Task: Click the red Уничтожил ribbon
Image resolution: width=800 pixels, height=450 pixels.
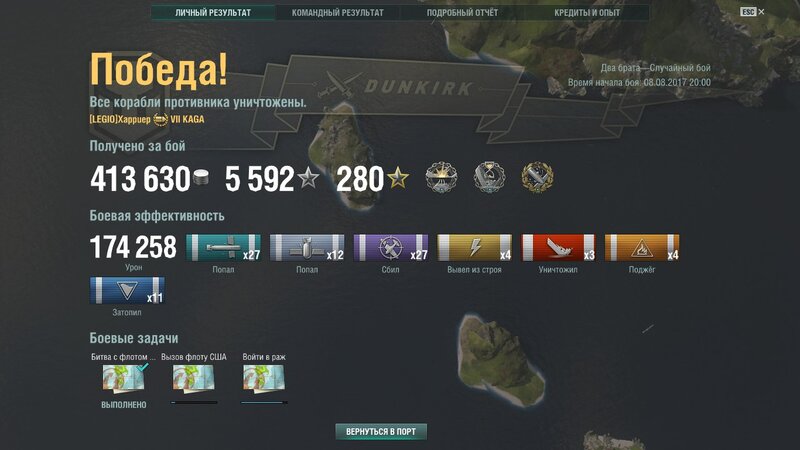Action: (x=558, y=248)
